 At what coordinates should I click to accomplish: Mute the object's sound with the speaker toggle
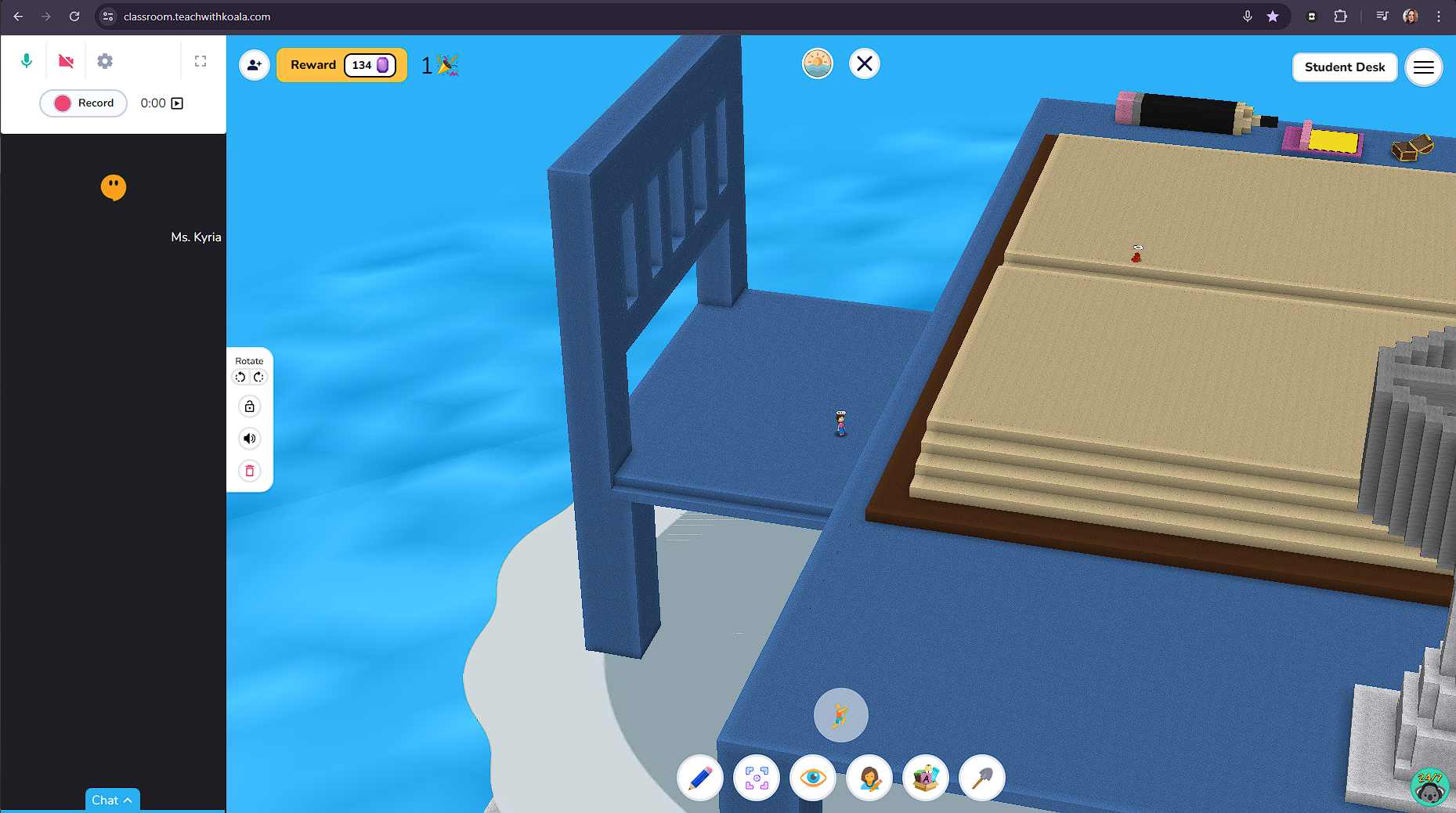coord(249,438)
